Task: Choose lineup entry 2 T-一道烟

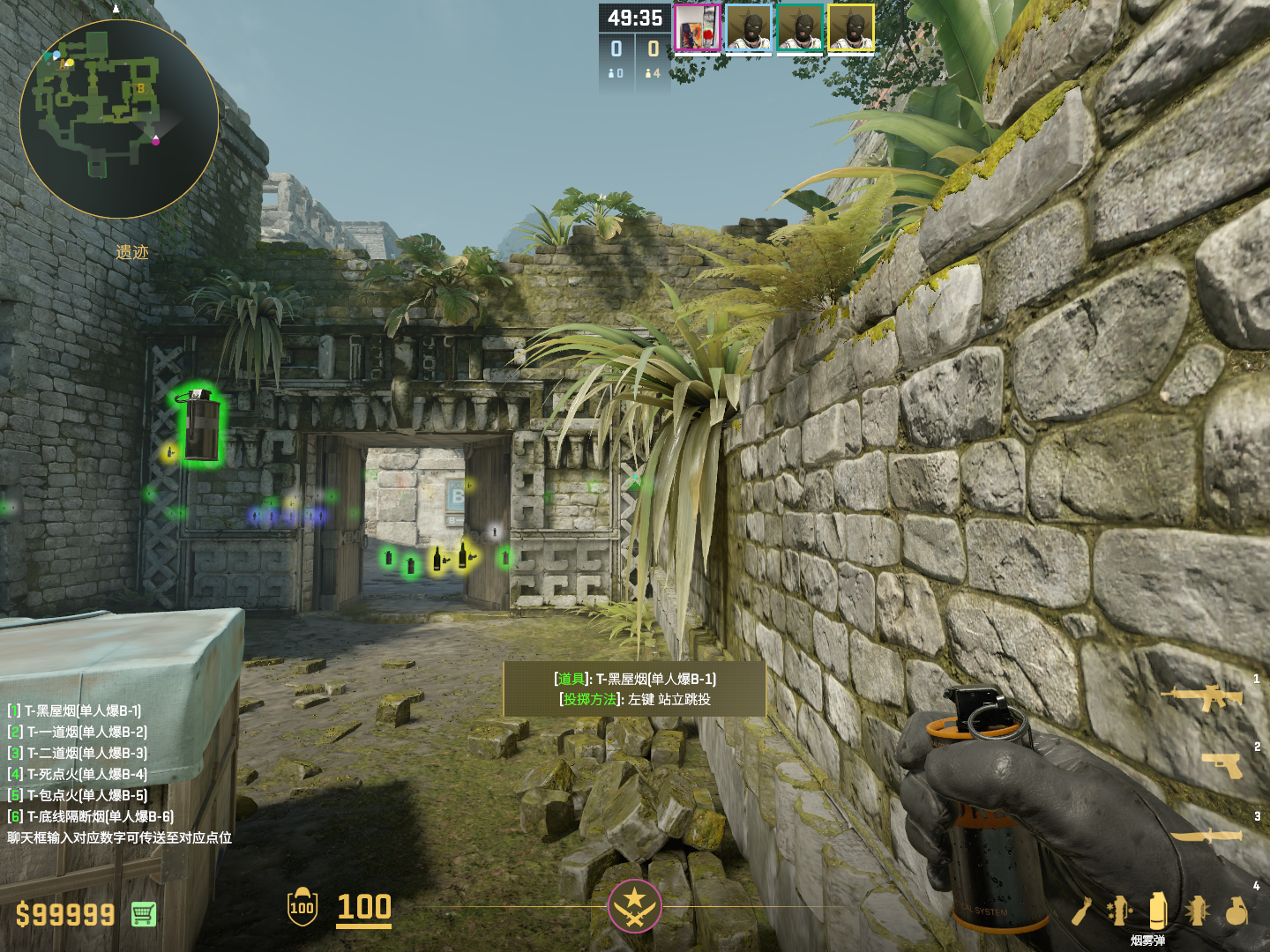Action: pos(78,732)
